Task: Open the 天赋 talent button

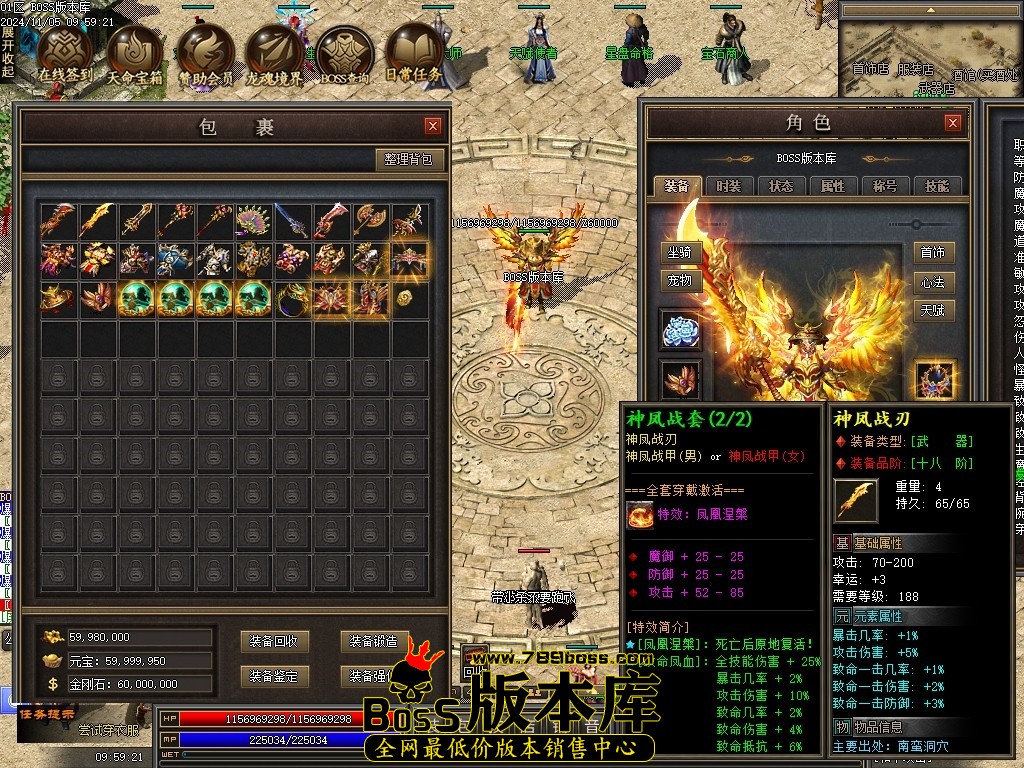Action: point(933,311)
